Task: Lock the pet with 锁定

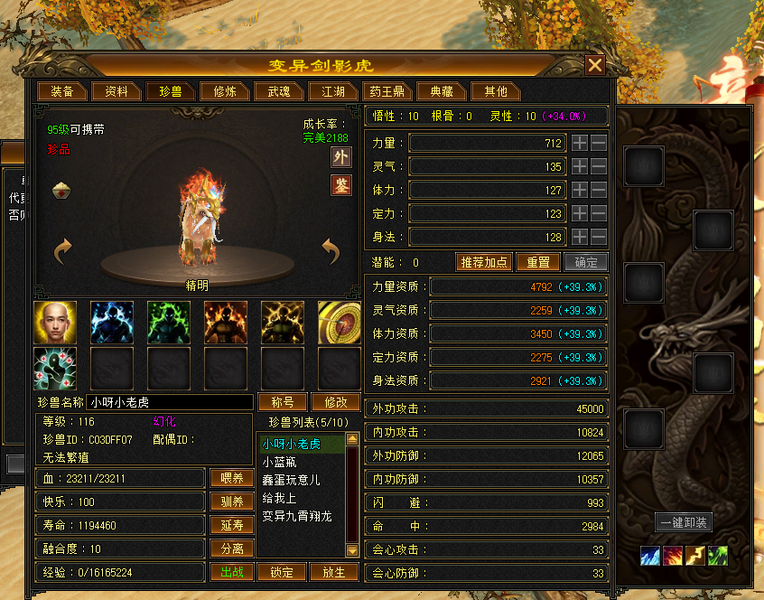Action: click(x=282, y=573)
